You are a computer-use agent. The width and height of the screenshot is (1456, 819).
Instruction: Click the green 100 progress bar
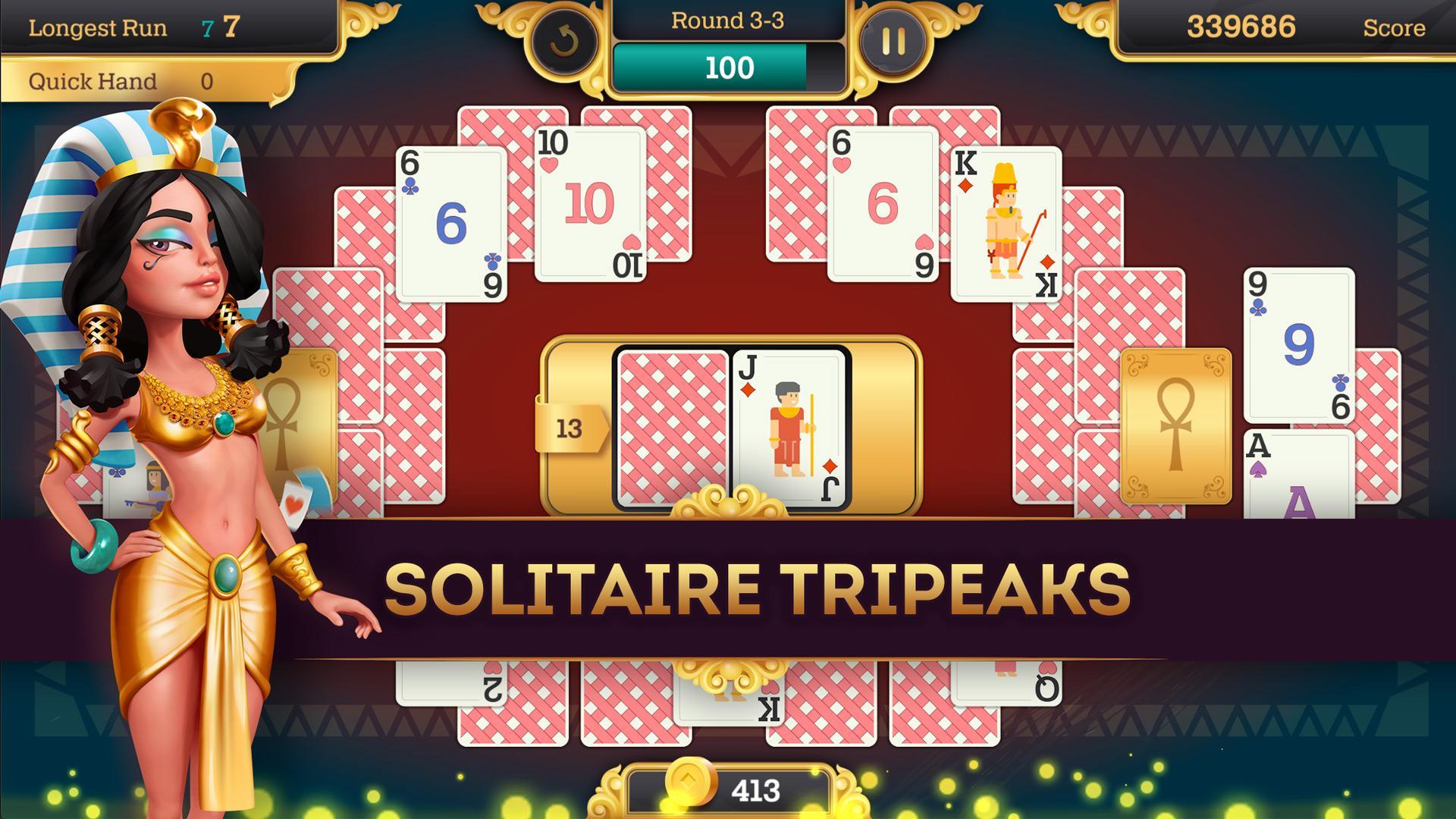pos(730,67)
